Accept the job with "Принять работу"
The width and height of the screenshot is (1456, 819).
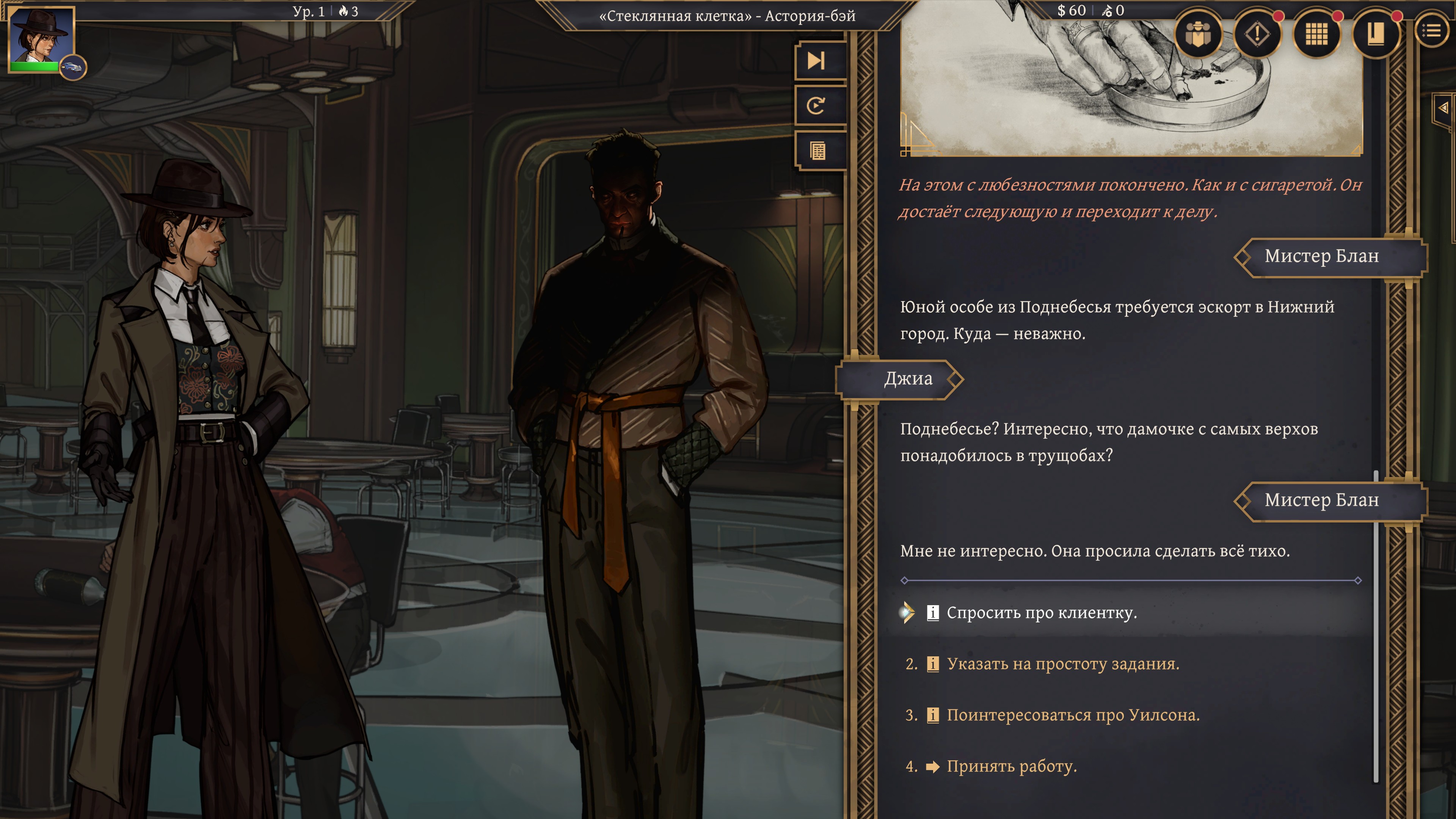[x=1011, y=766]
